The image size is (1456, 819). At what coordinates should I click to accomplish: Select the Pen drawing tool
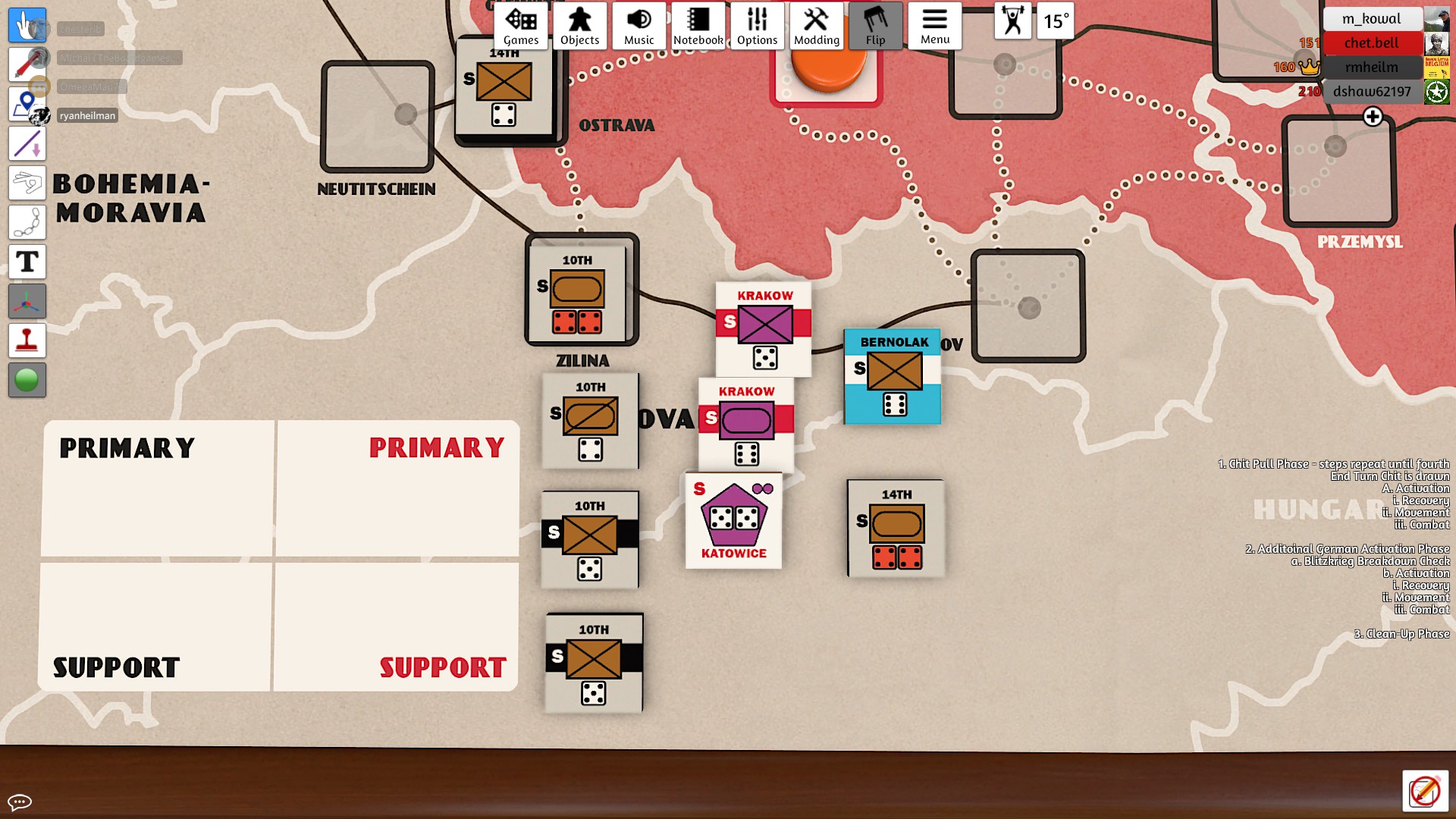[x=27, y=64]
